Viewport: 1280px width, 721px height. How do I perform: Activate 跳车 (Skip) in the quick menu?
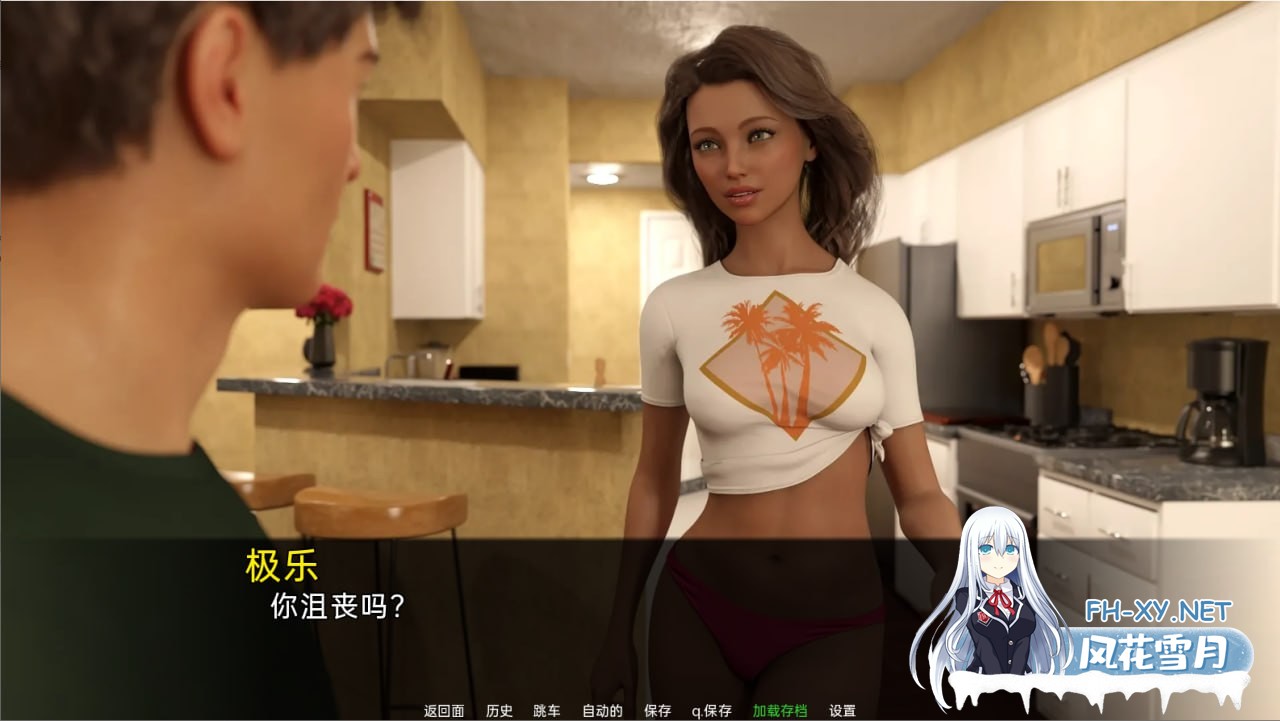(x=547, y=711)
